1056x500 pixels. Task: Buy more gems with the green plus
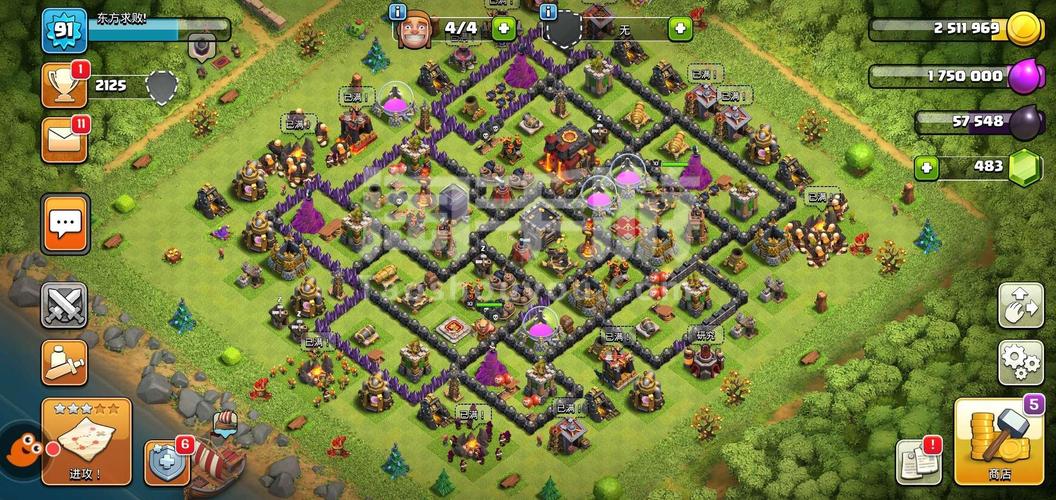click(926, 167)
